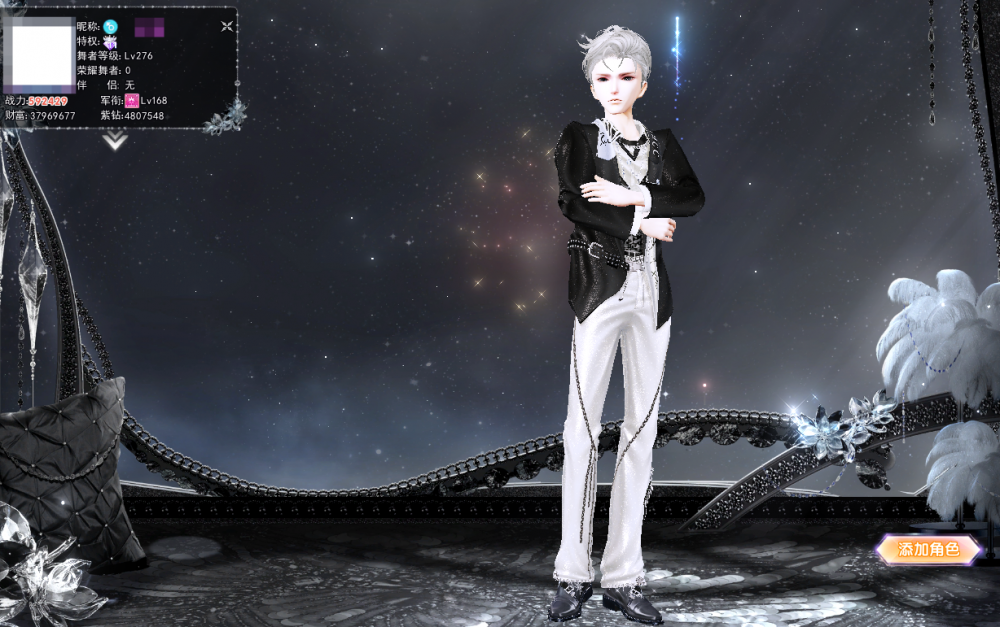Select the purple diamond privilege icon

pos(110,41)
